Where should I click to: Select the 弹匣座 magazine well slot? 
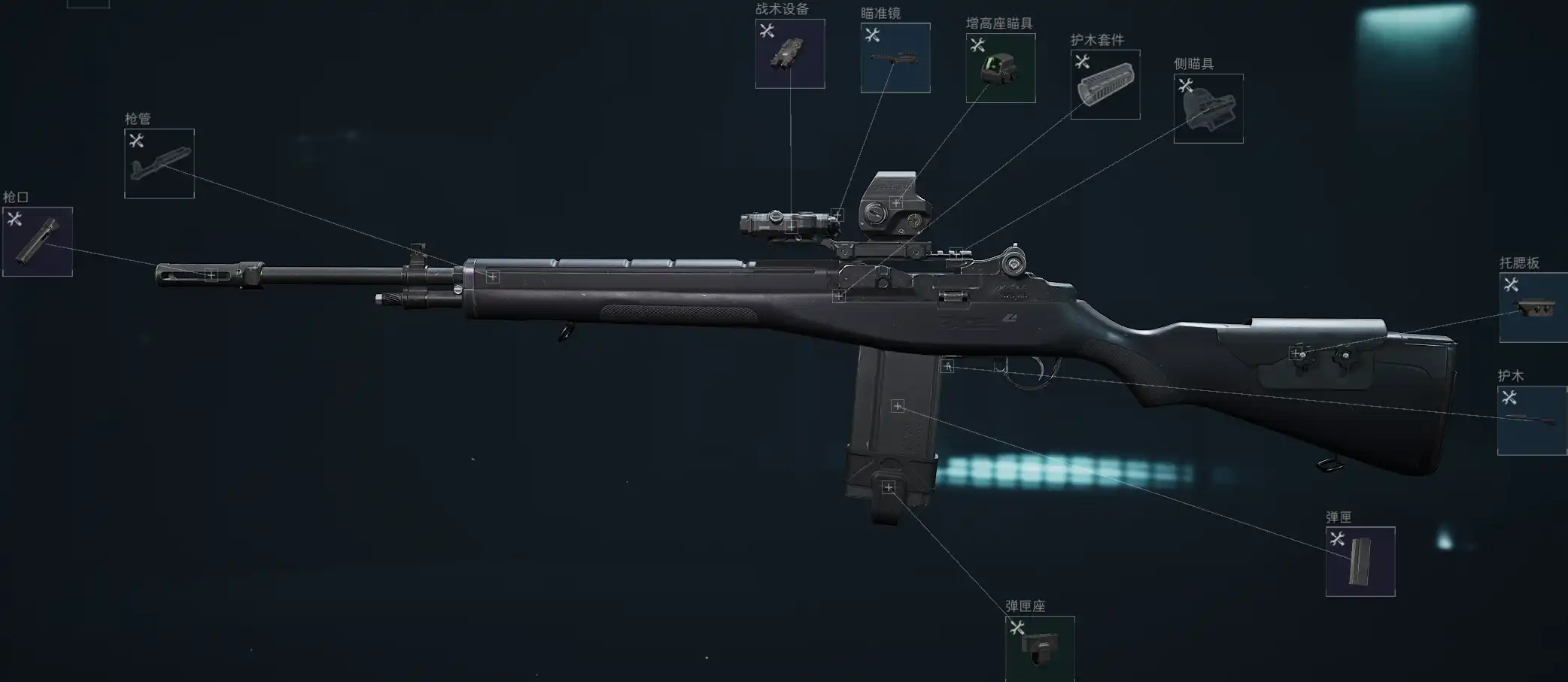(1040, 648)
